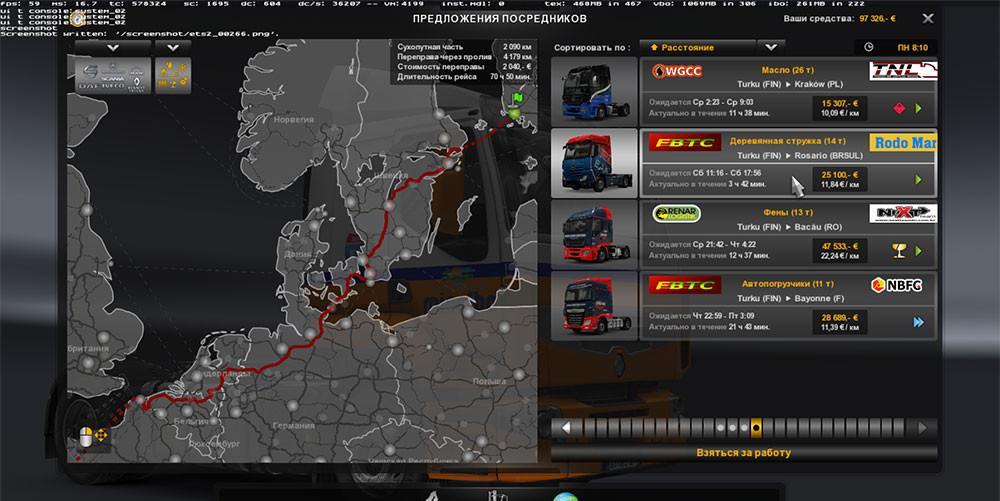Click the red ADR hazard icon on Масло job
Image resolution: width=1000 pixels, height=501 pixels.
tap(897, 108)
